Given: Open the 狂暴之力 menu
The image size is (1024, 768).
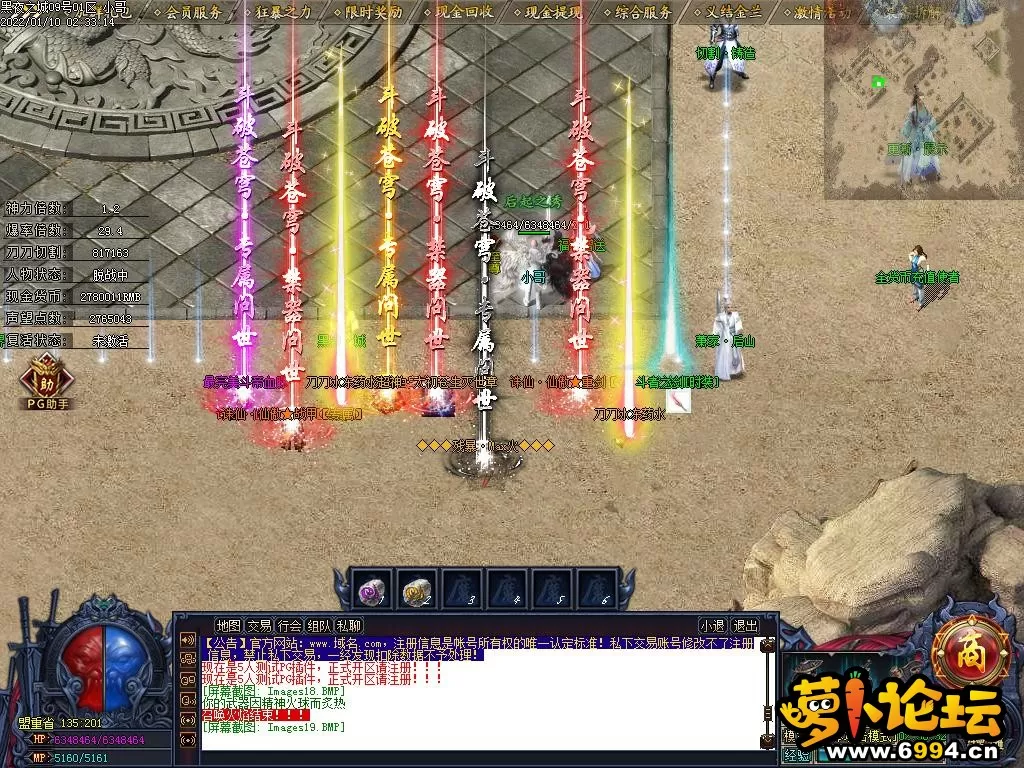Looking at the screenshot, I should pyautogui.click(x=284, y=13).
